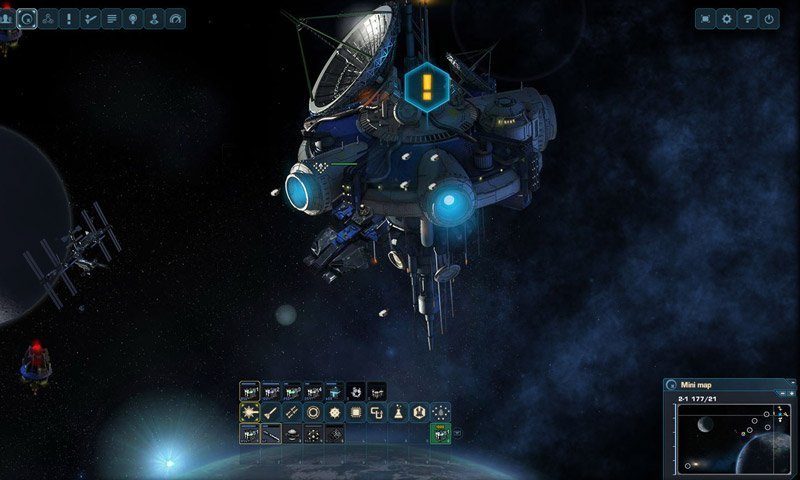Choose the double ring build category
Image resolution: width=800 pixels, height=480 pixels.
click(x=313, y=412)
